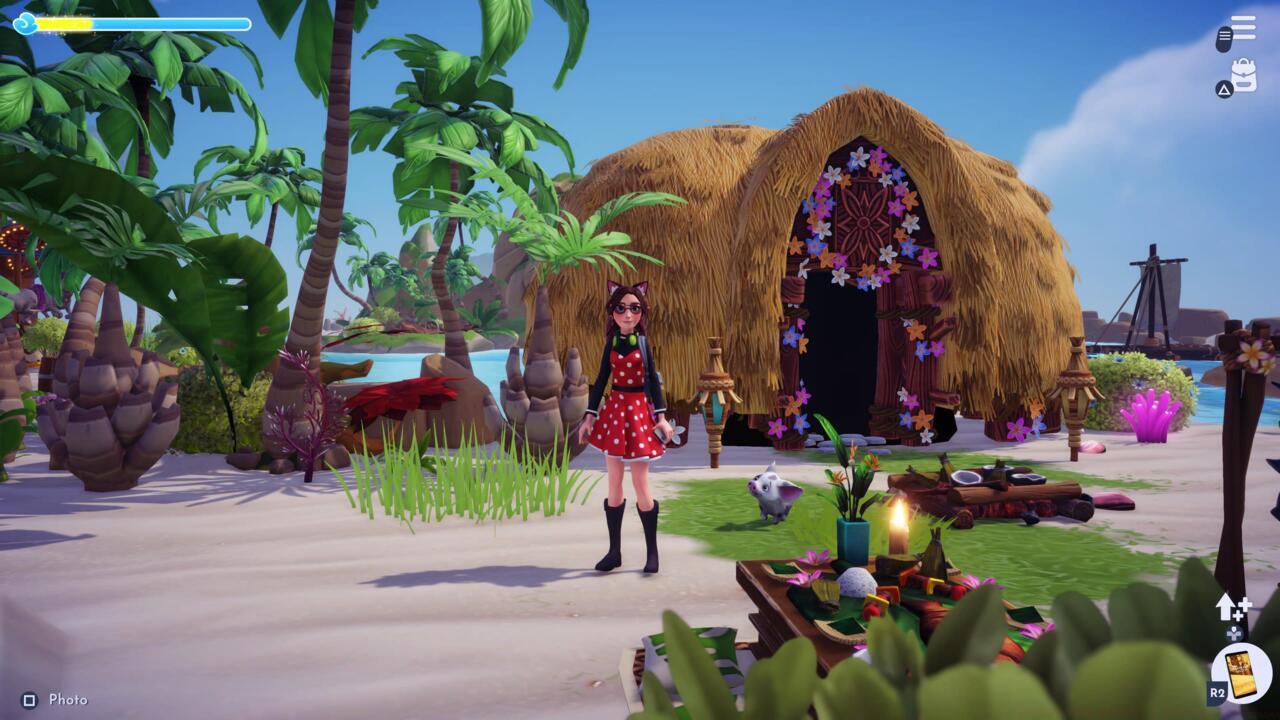Viewport: 1280px width, 720px height.
Task: Select the upward arrow furniture-move icon
Action: [1226, 607]
